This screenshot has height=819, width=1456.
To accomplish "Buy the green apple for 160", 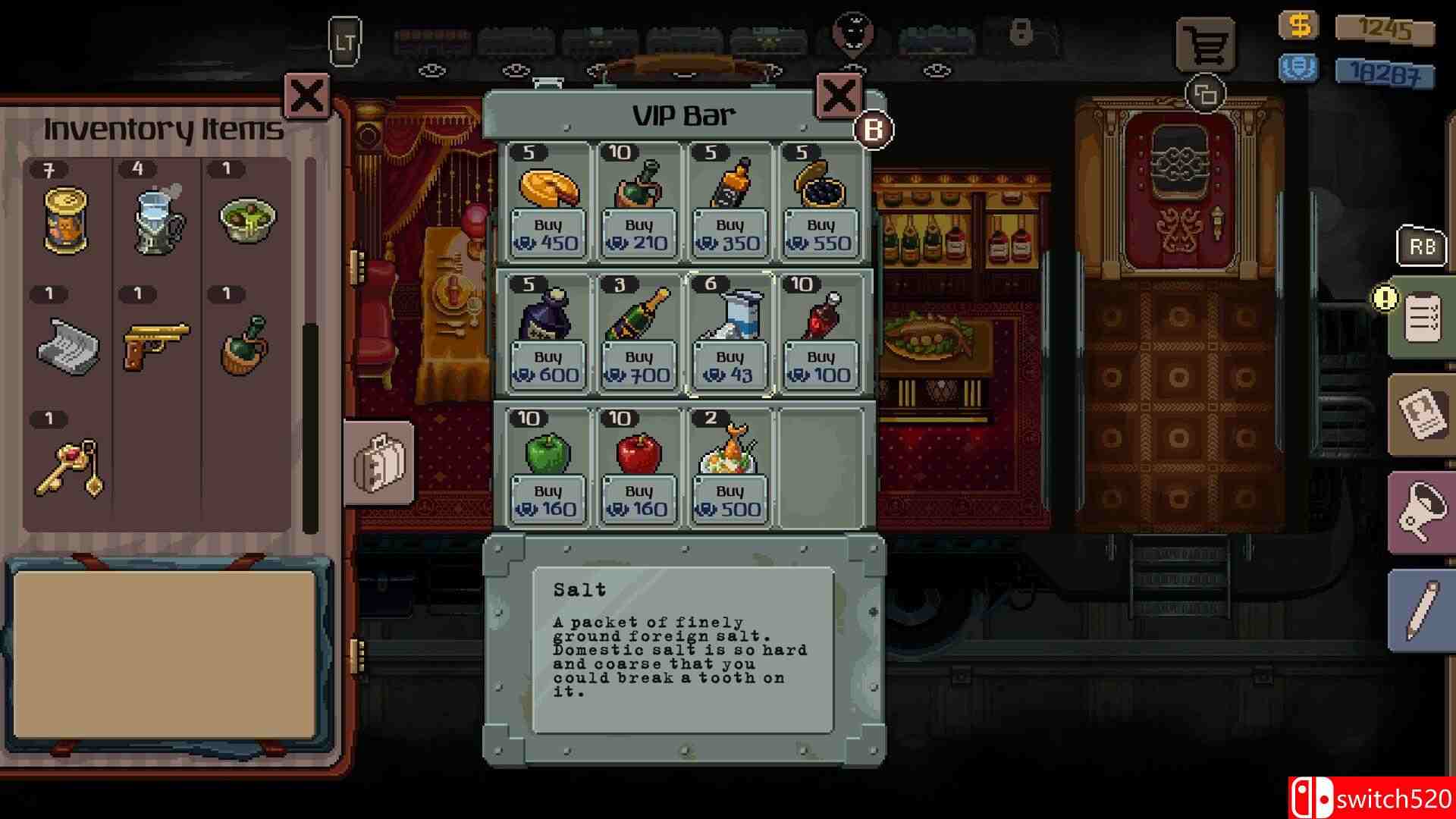I will [548, 500].
